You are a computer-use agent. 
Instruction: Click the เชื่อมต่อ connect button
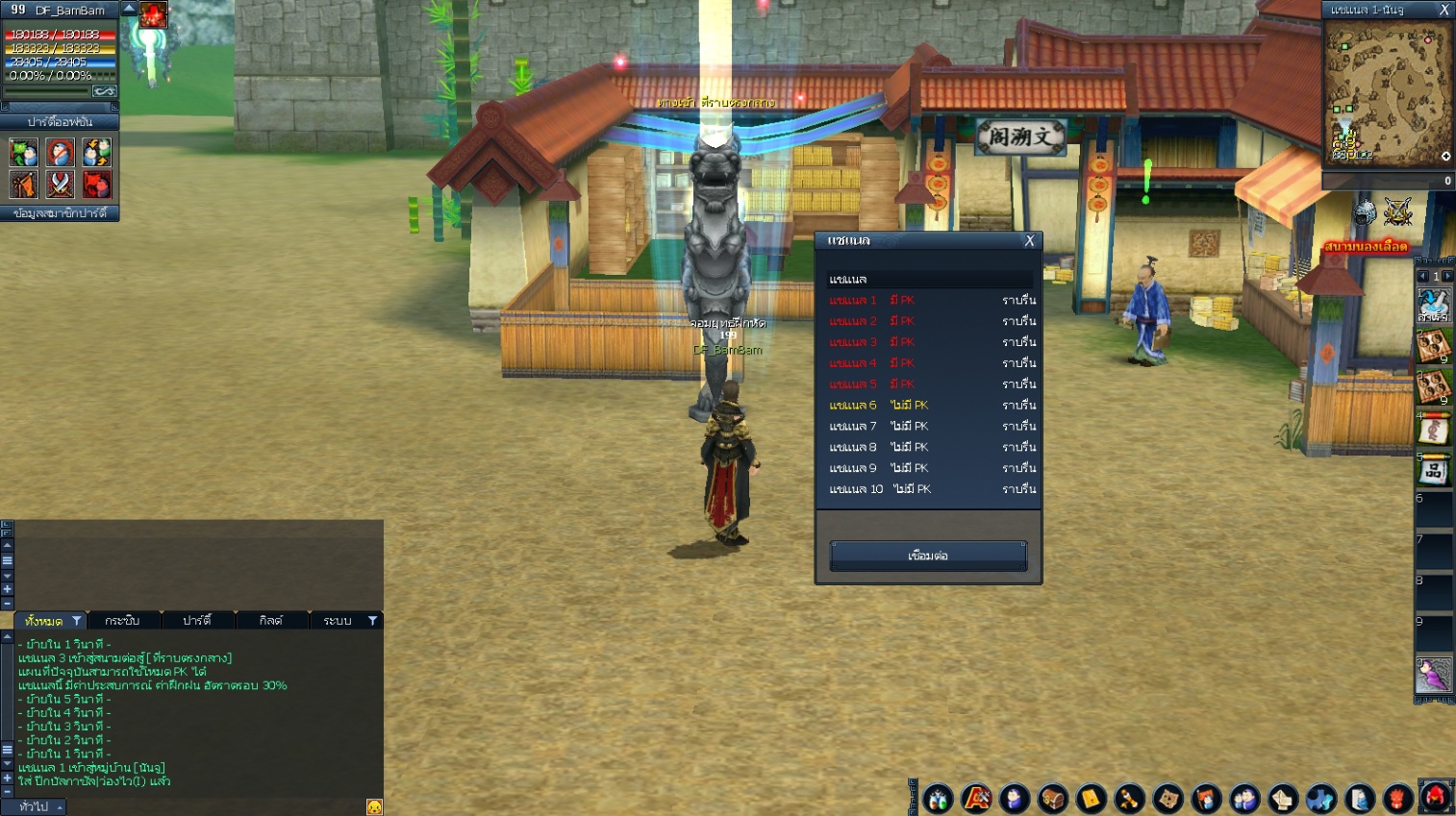coord(928,556)
